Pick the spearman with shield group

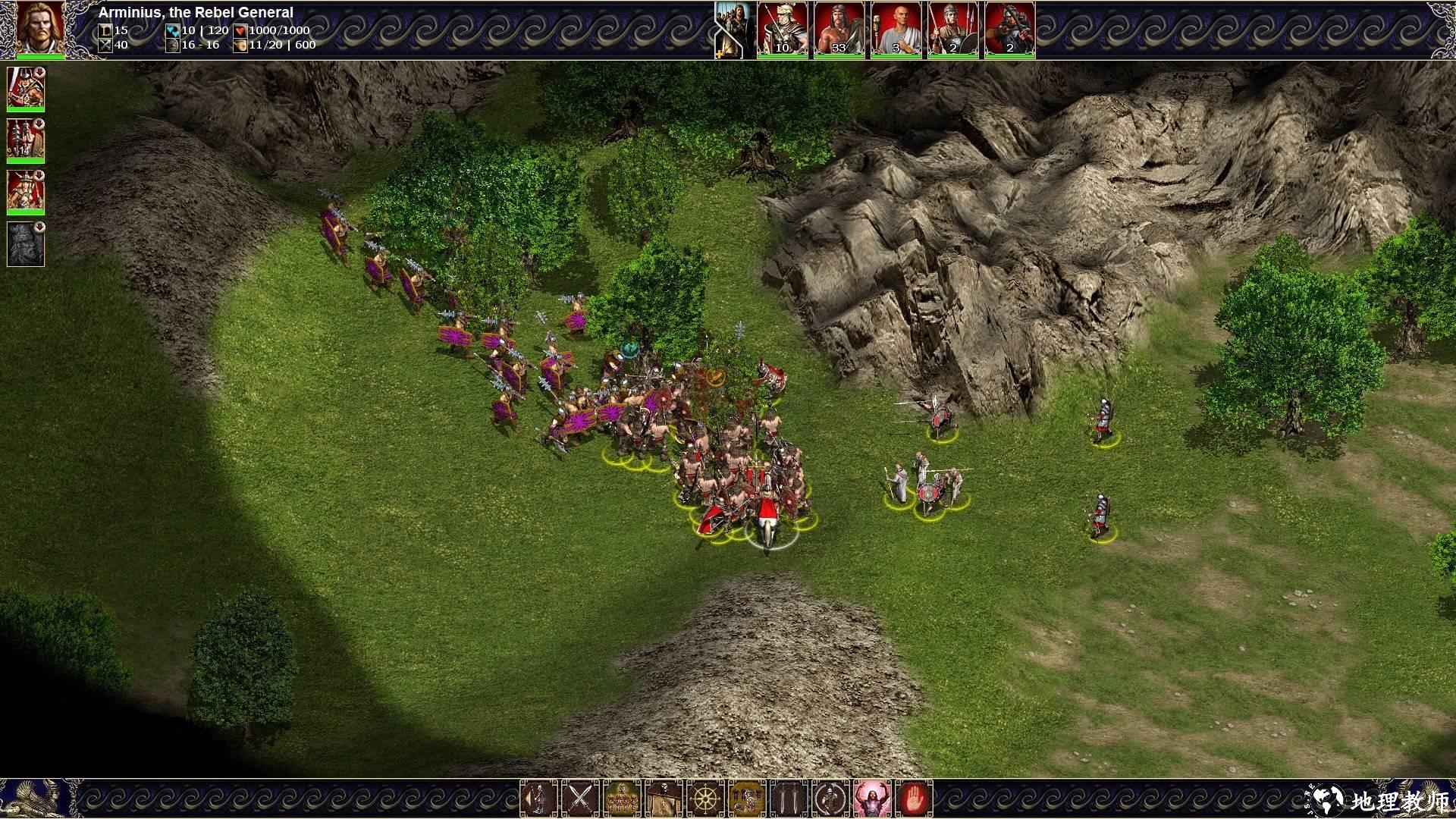(953, 30)
